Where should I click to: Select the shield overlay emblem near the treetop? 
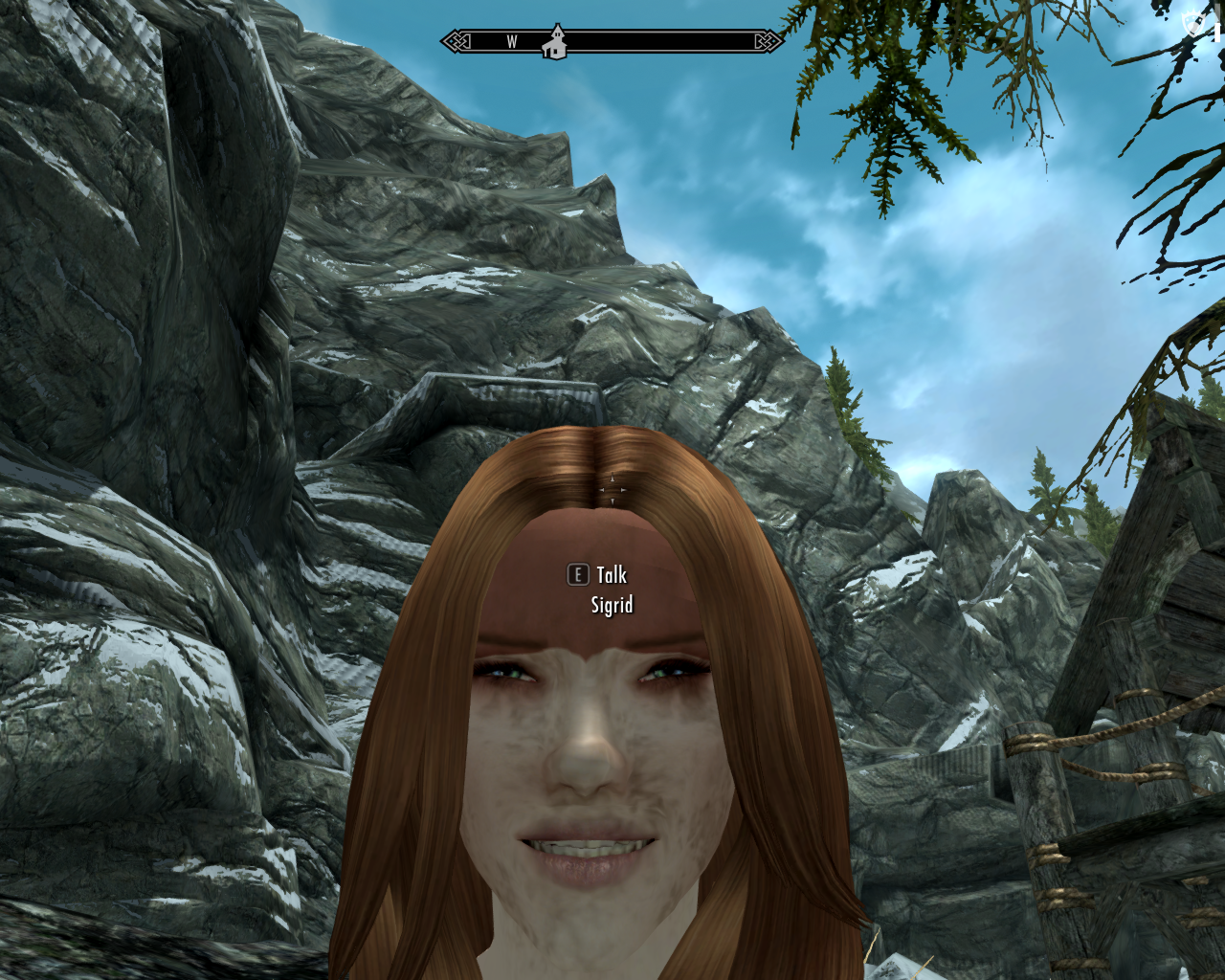[x=1193, y=24]
